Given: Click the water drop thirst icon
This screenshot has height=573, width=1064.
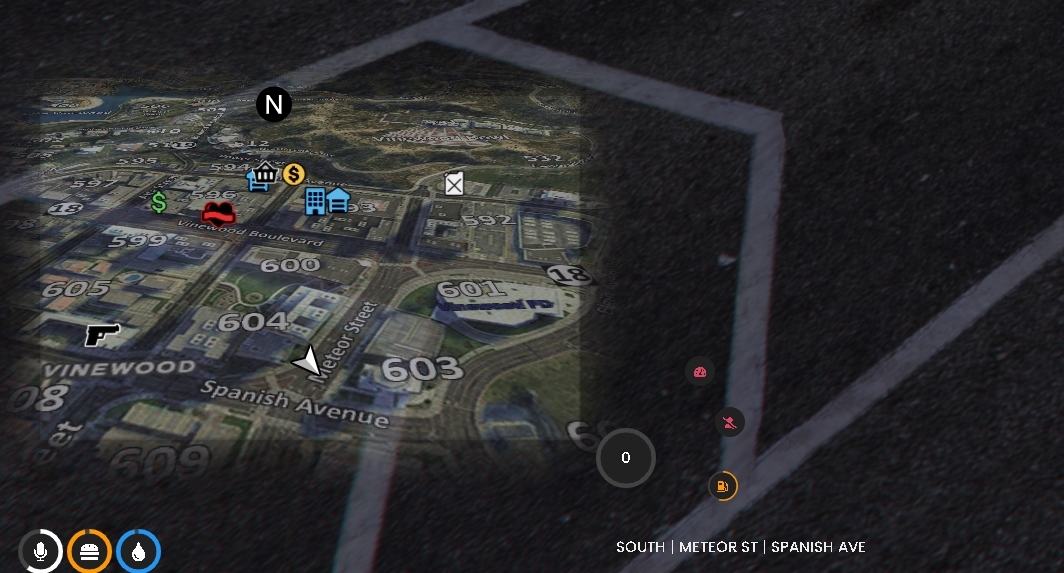Looking at the screenshot, I should point(138,551).
